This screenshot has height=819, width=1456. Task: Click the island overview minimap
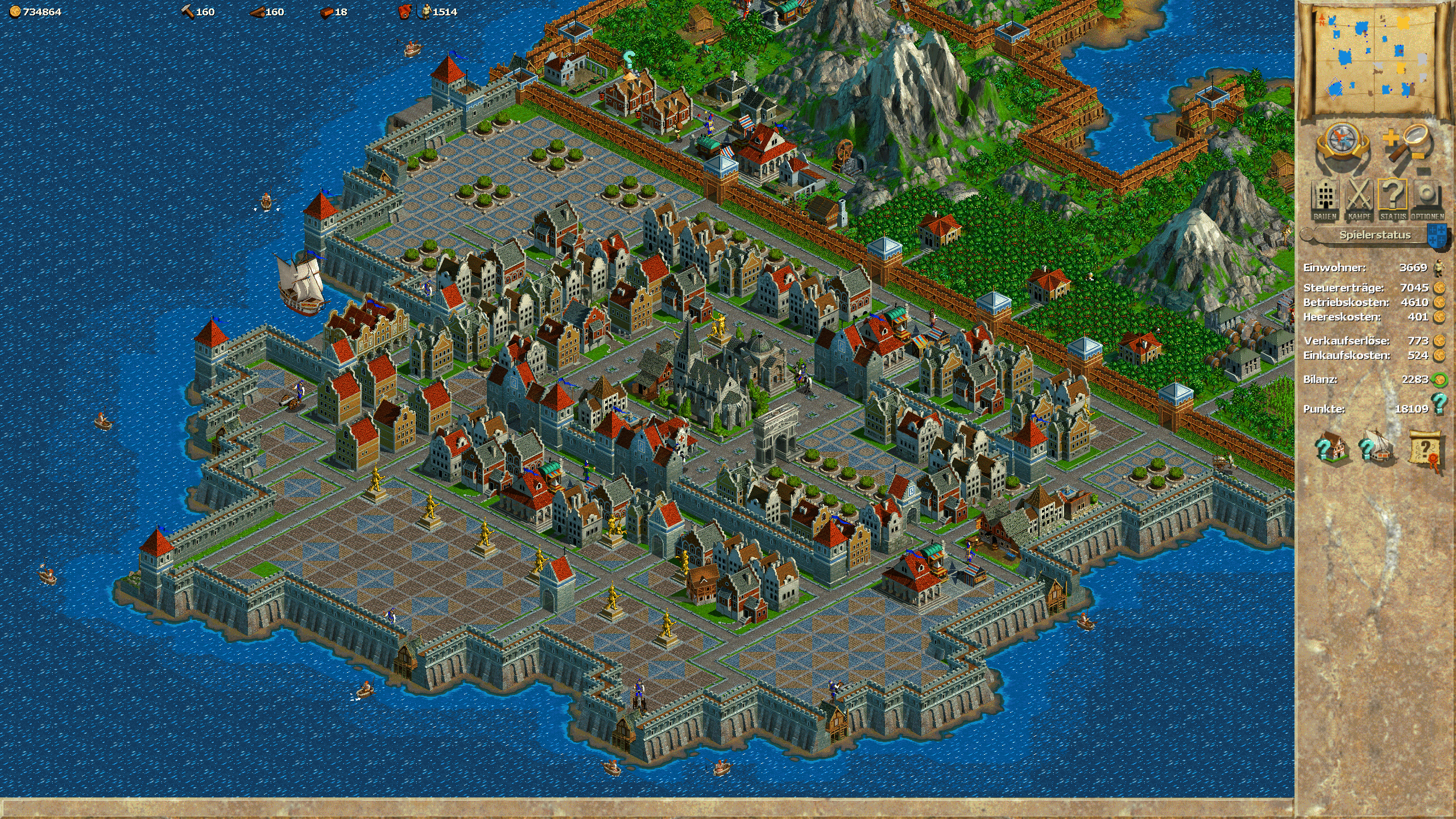(x=1374, y=59)
